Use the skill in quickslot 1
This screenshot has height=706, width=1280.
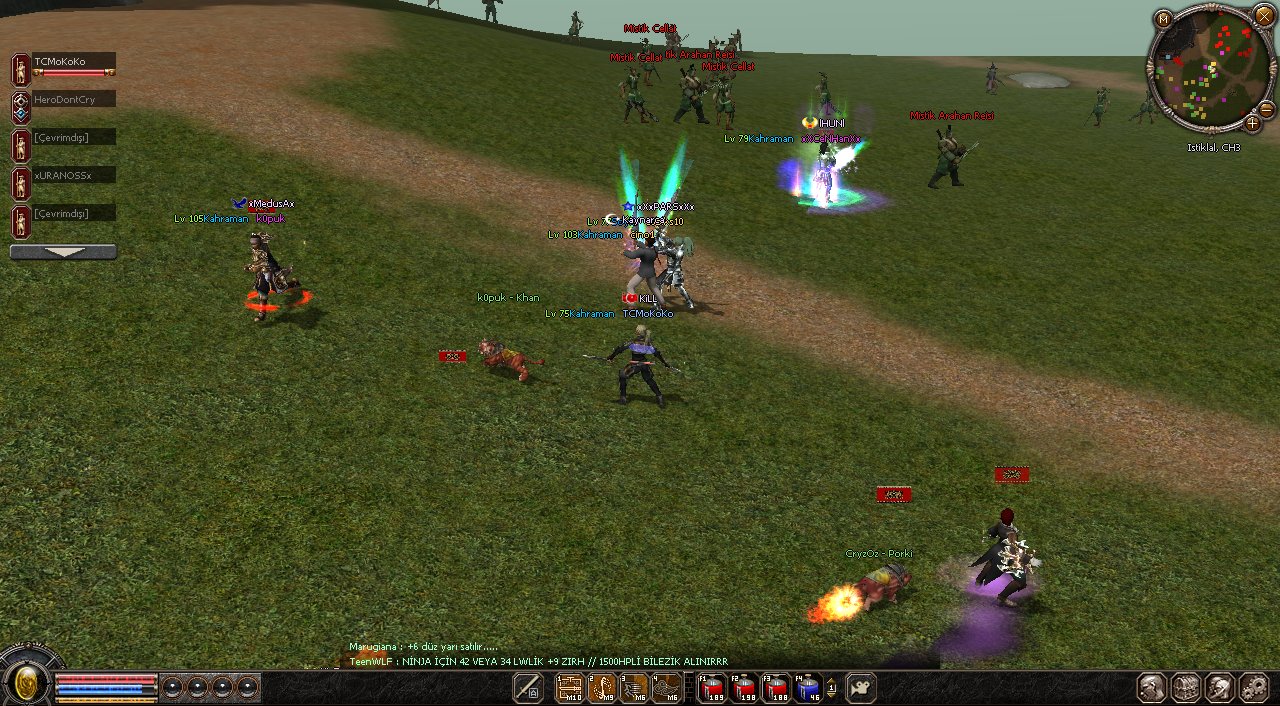coord(570,688)
